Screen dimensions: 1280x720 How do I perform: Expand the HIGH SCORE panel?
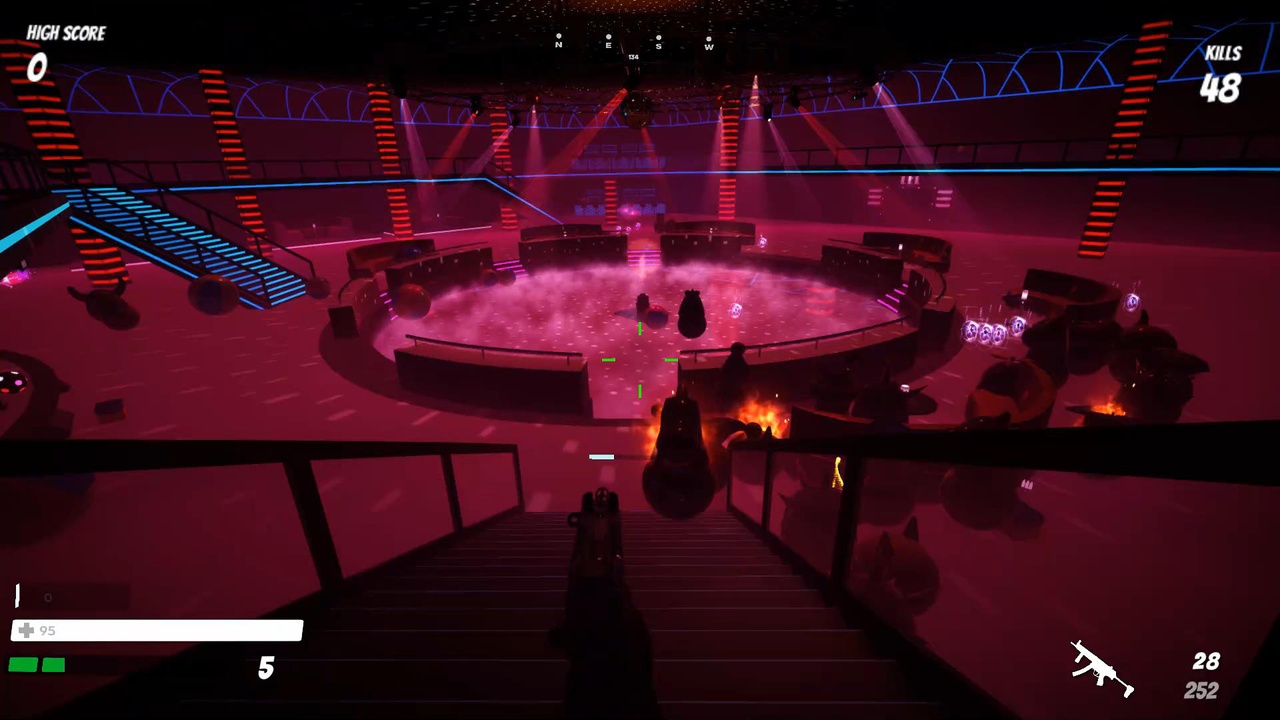(x=66, y=33)
